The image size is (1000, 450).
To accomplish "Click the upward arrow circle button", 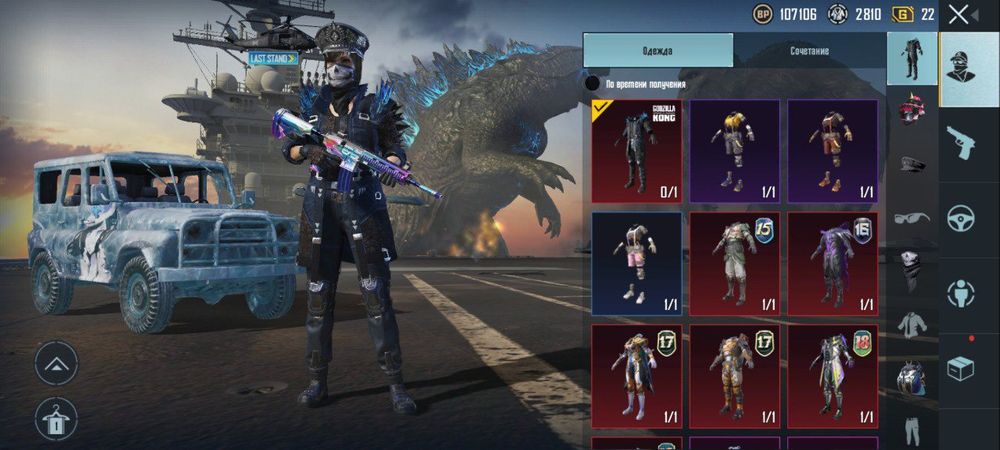I will point(56,364).
